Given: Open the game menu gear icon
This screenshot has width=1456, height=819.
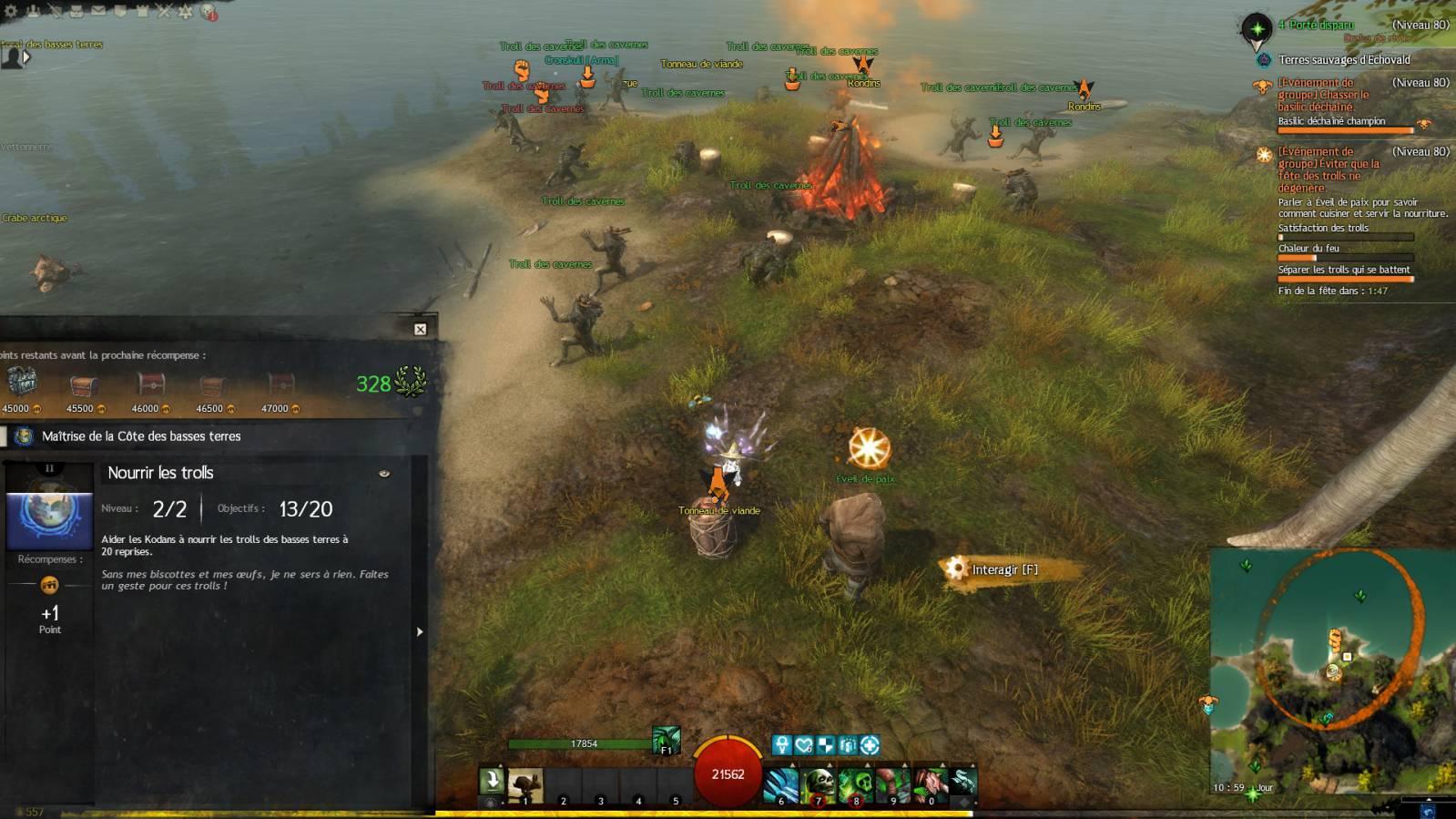Looking at the screenshot, I should (12, 11).
